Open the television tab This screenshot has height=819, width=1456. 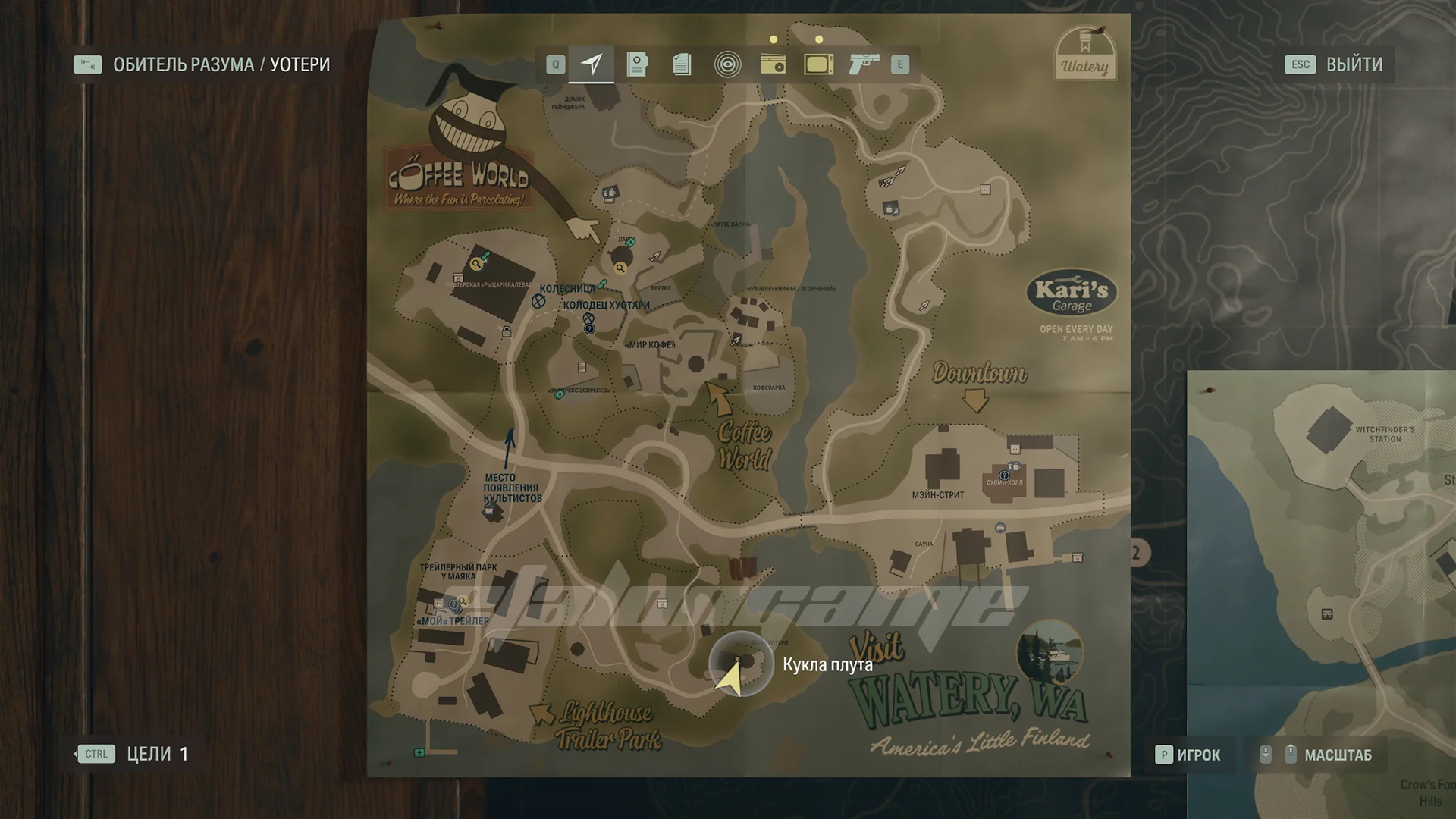click(x=818, y=64)
